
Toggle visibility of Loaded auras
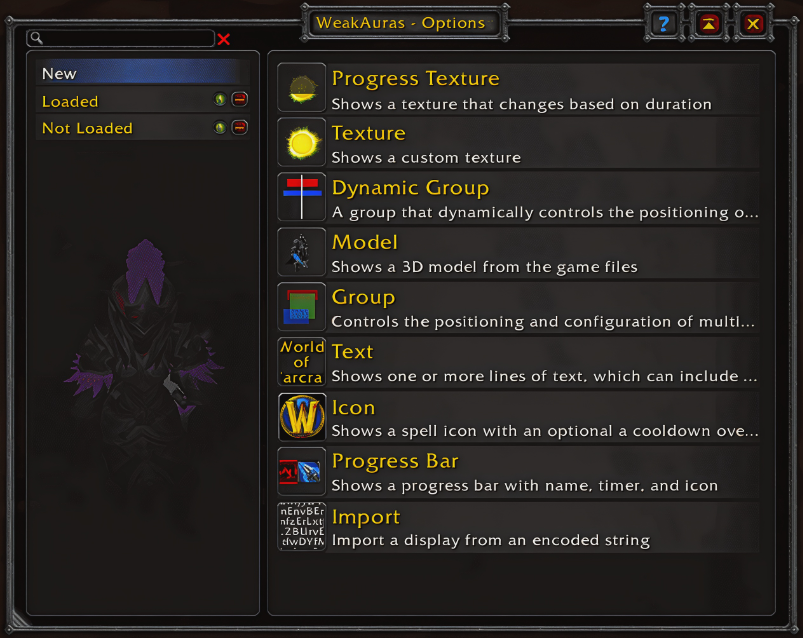pyautogui.click(x=220, y=100)
